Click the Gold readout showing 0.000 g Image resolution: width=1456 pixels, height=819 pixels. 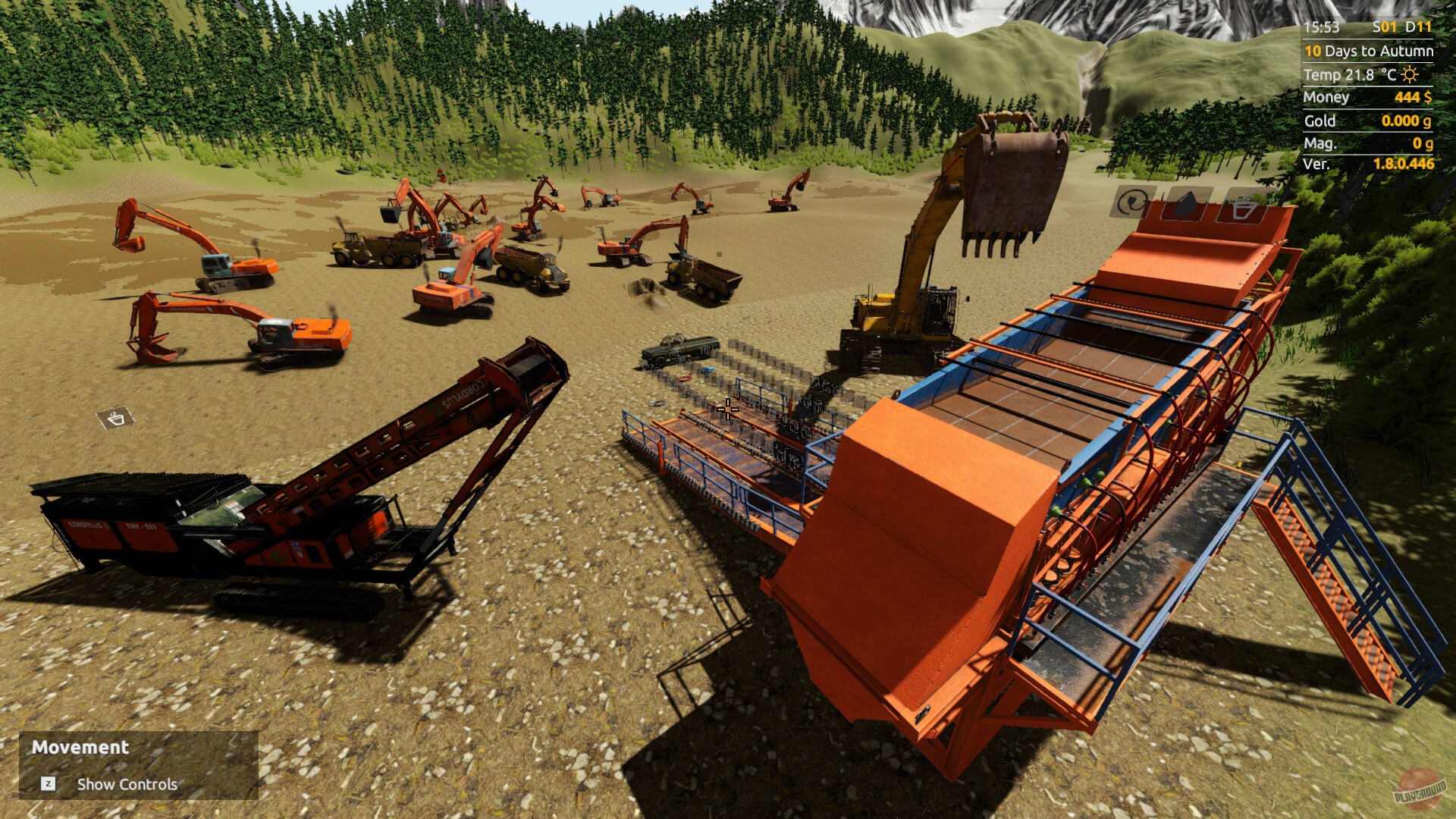pyautogui.click(x=1407, y=121)
